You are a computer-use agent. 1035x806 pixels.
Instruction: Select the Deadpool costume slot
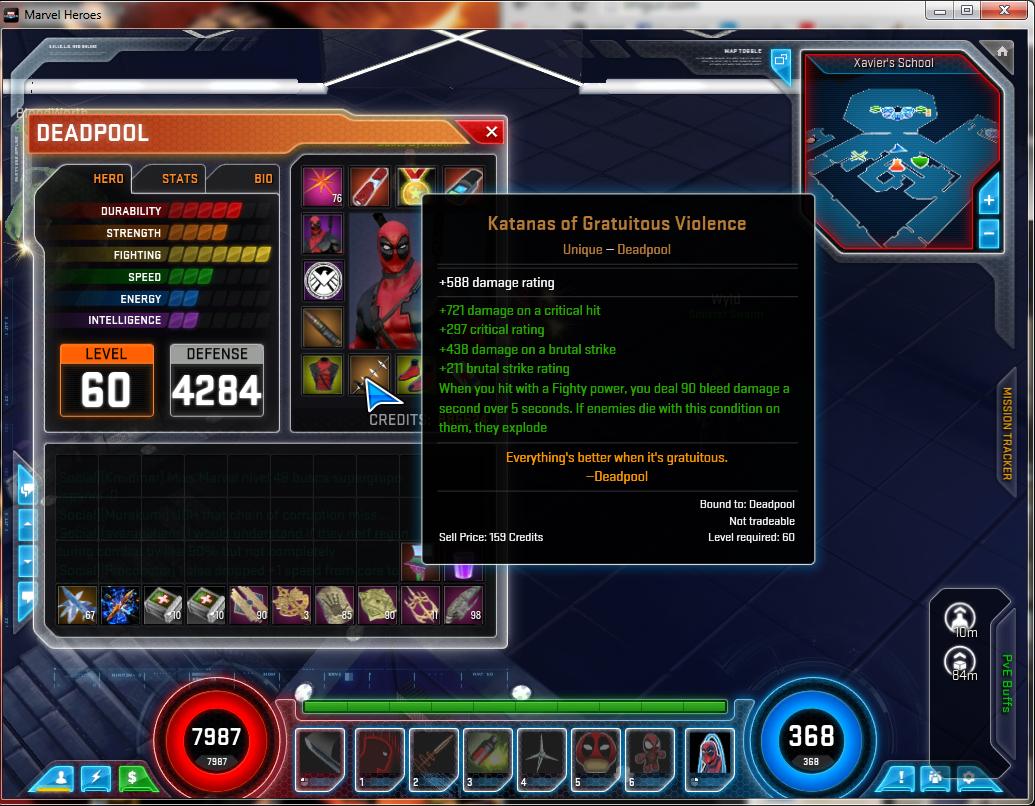[x=323, y=234]
